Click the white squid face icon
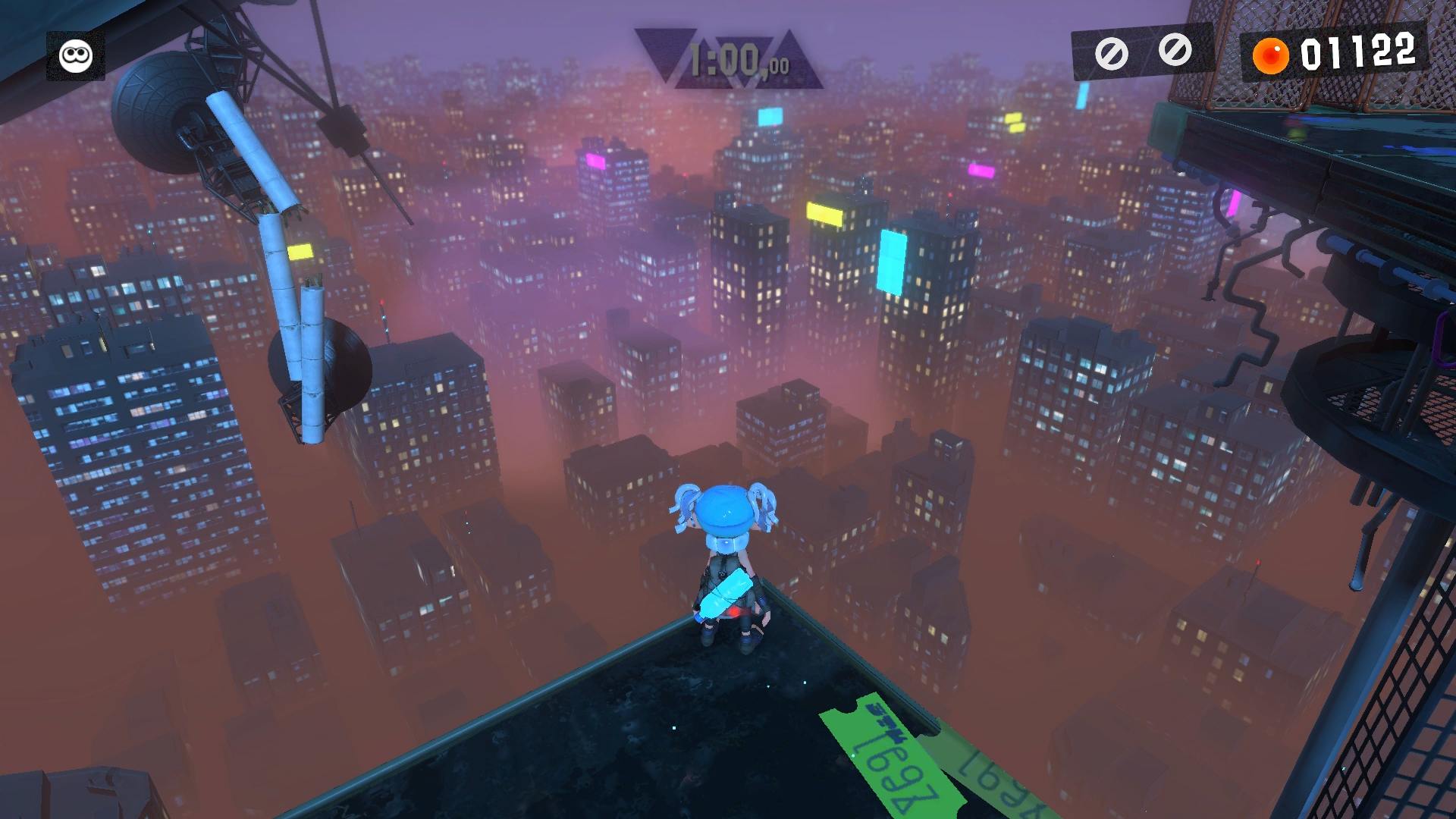Viewport: 1456px width, 819px height. pyautogui.click(x=76, y=56)
